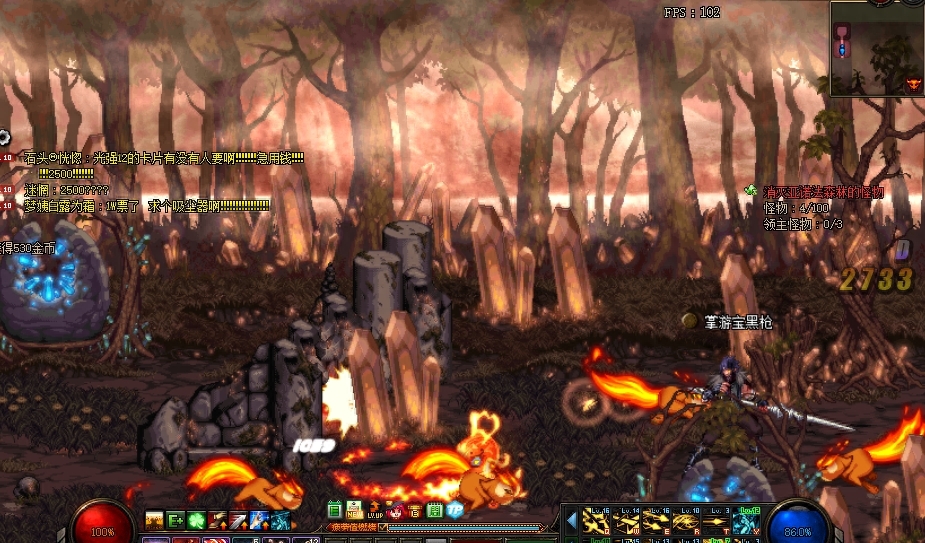
Task: Open the LV.UP level-up icon
Action: coord(374,510)
